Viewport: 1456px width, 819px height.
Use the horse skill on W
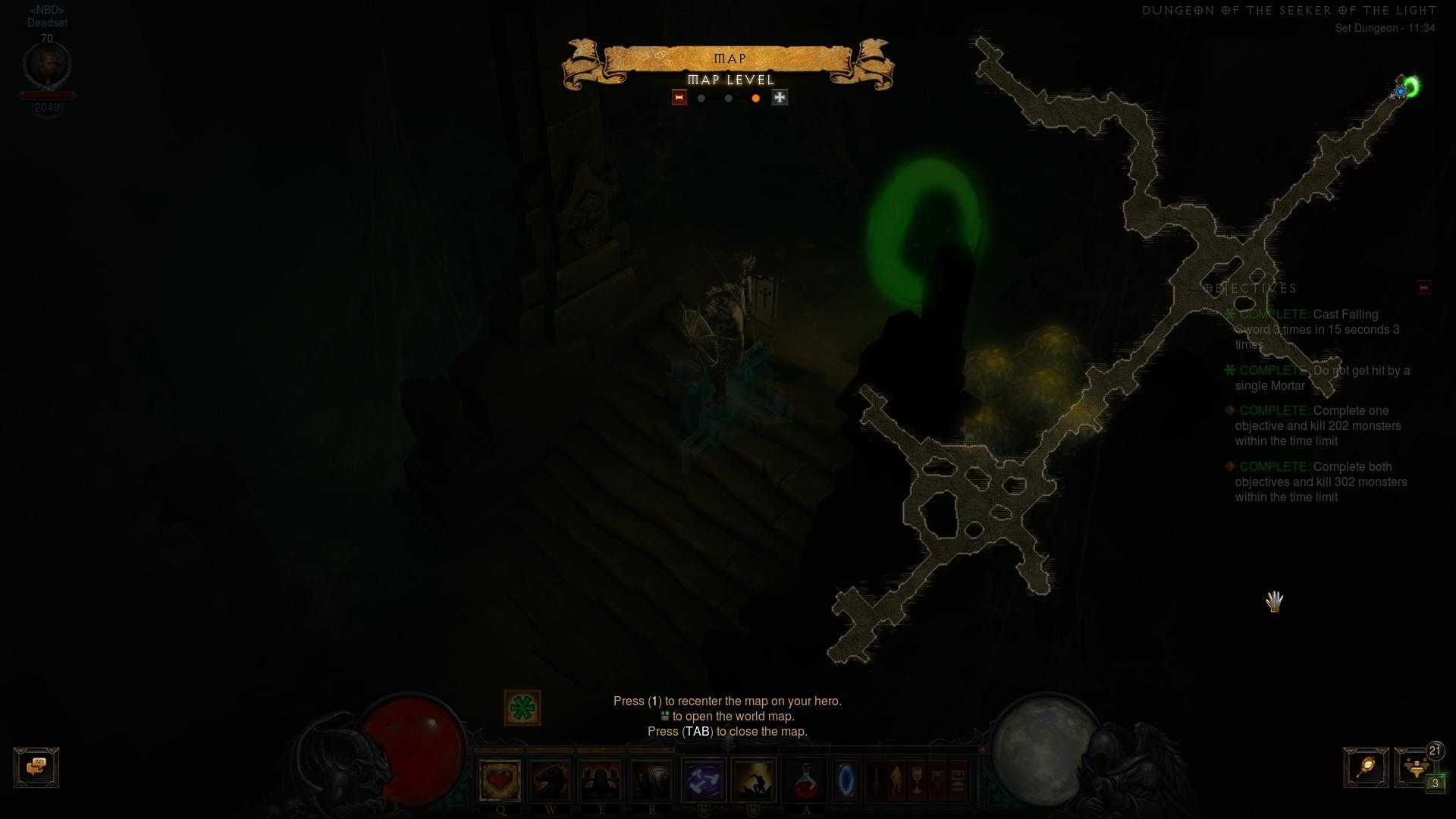pyautogui.click(x=551, y=780)
